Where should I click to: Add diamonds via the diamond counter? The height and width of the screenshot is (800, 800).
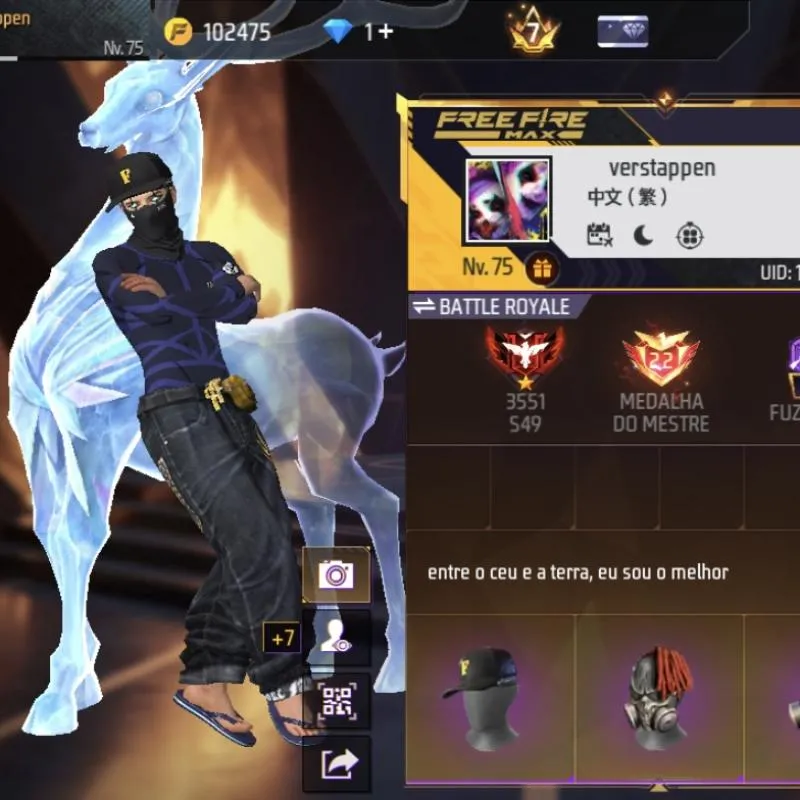point(359,32)
